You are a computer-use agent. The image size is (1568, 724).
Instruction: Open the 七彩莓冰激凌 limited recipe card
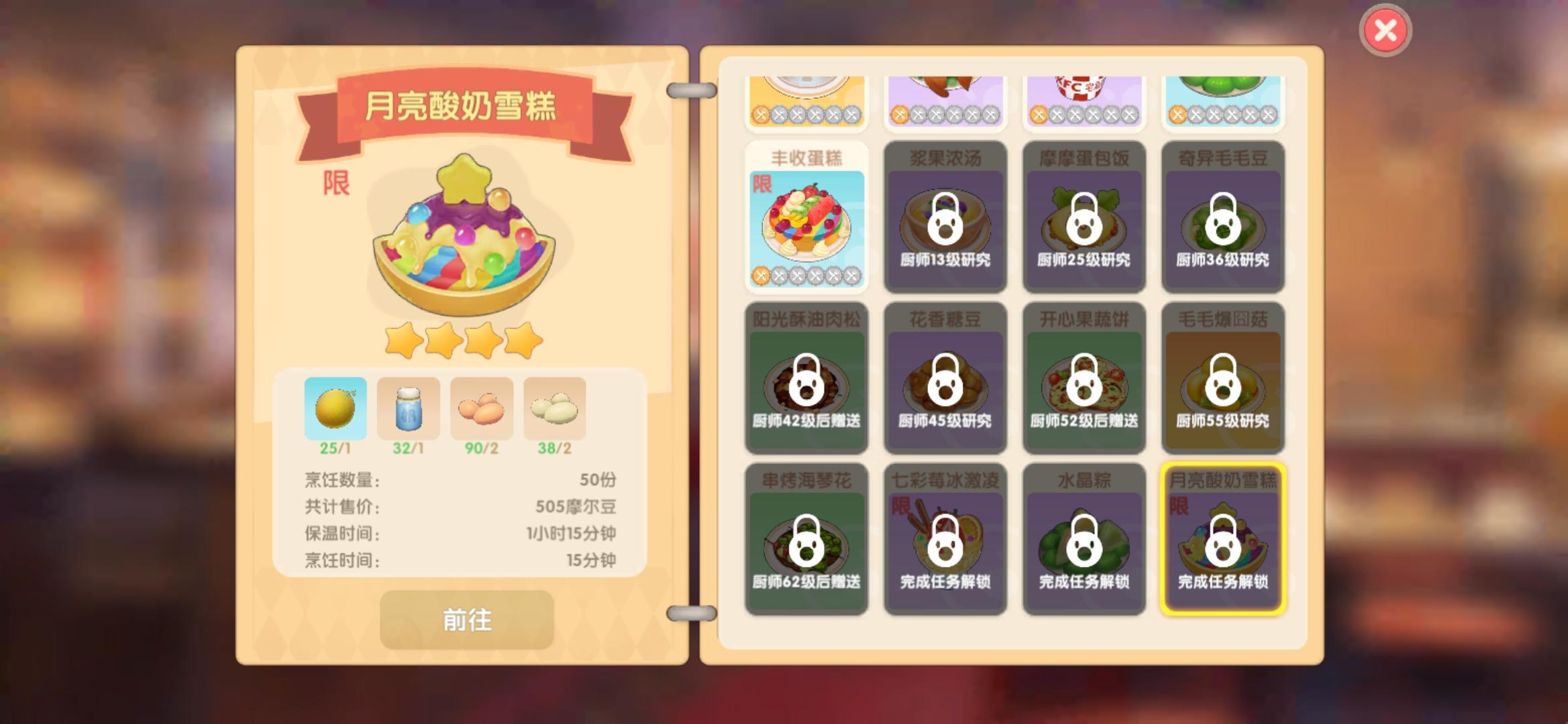click(x=945, y=540)
